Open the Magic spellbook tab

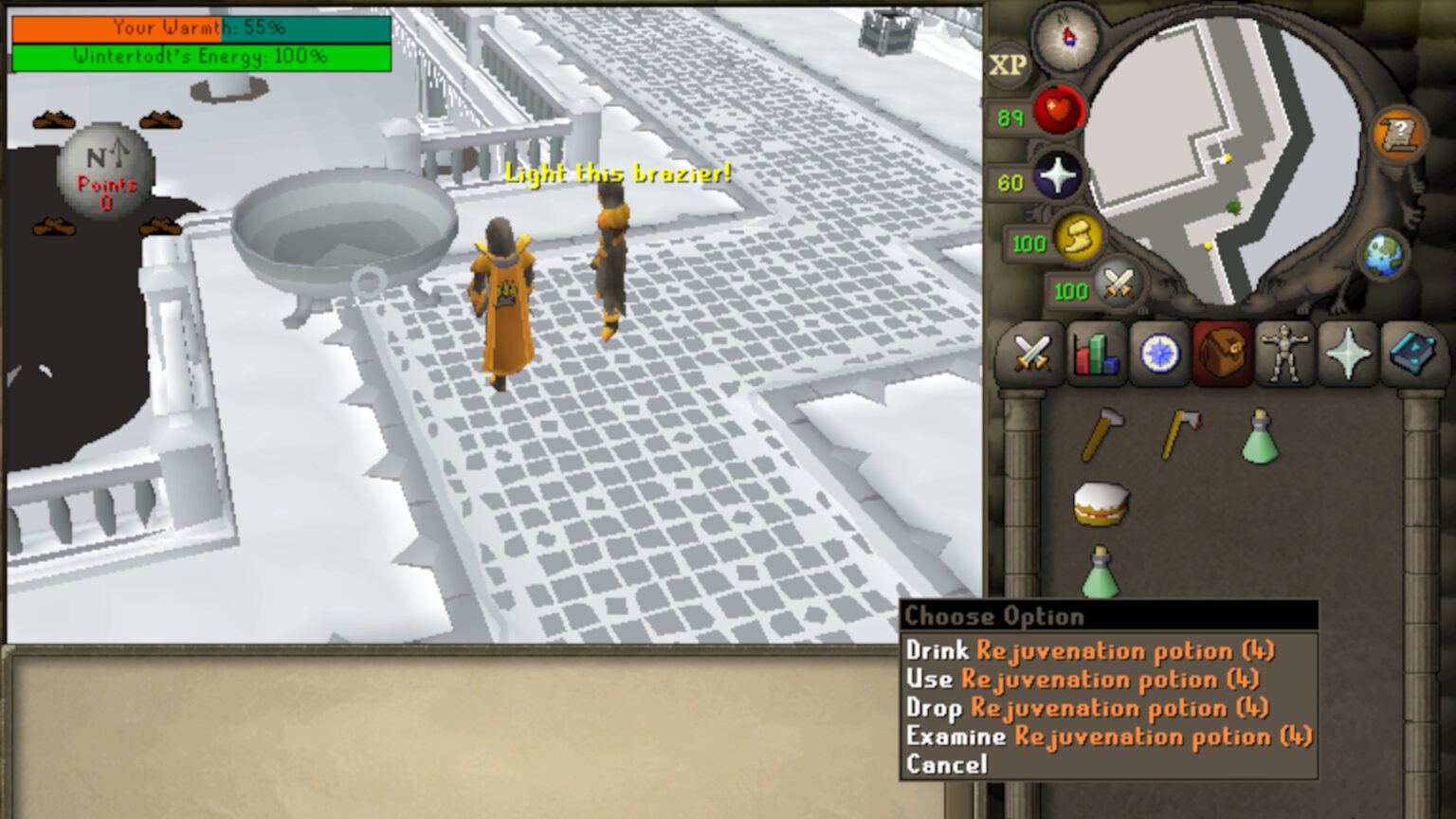1410,355
